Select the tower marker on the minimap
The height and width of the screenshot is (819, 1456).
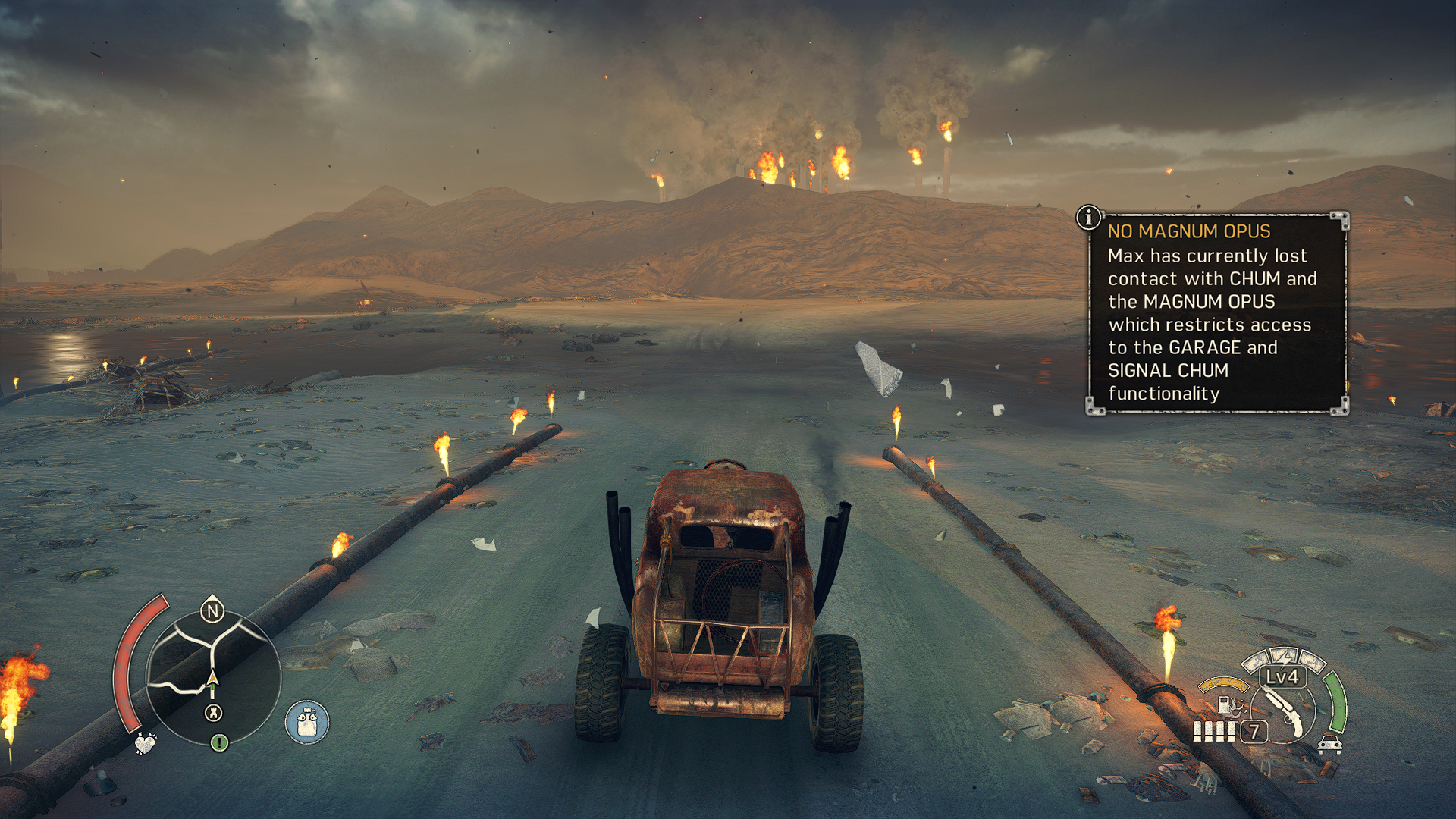[x=214, y=713]
